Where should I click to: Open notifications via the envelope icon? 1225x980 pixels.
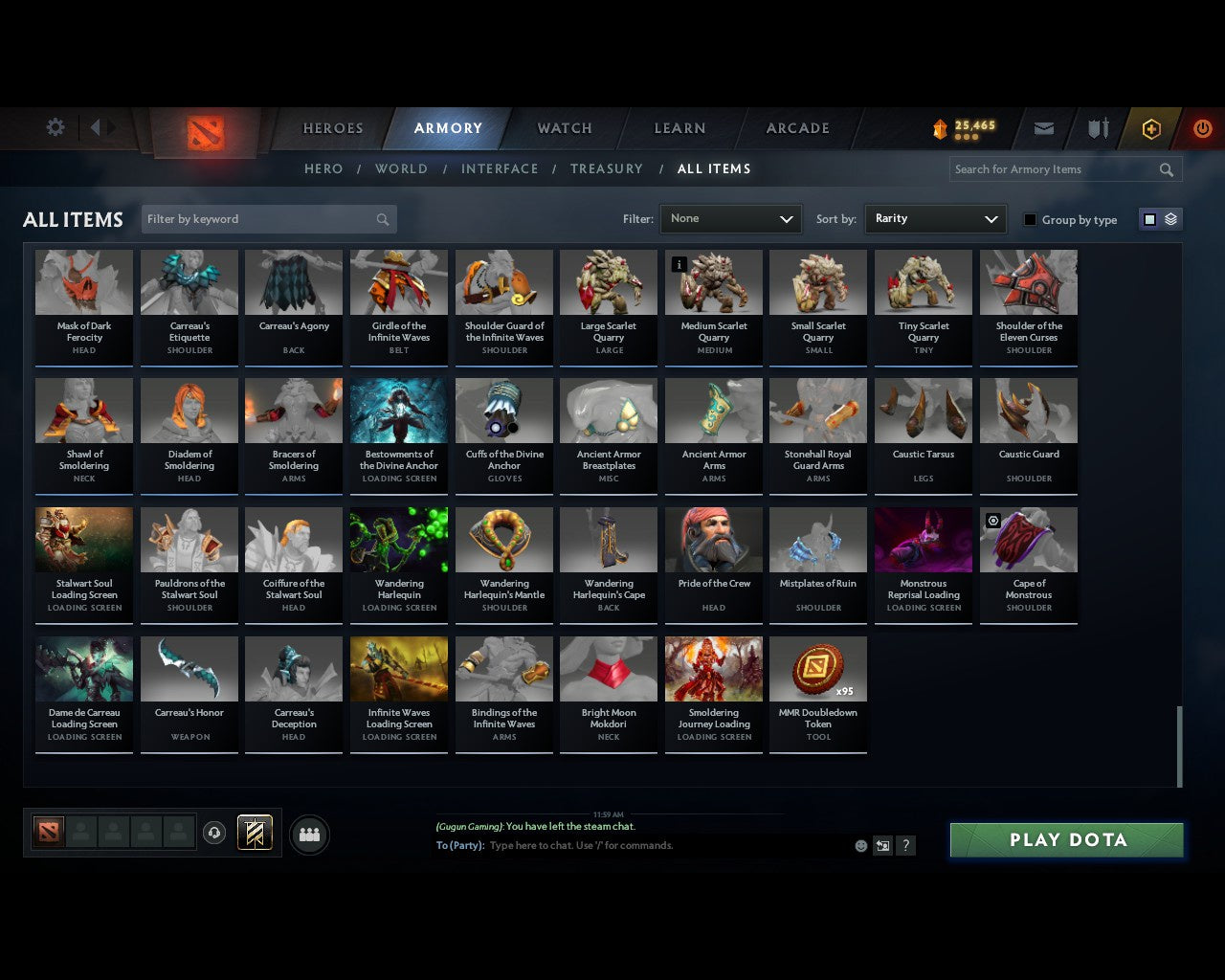click(1043, 127)
